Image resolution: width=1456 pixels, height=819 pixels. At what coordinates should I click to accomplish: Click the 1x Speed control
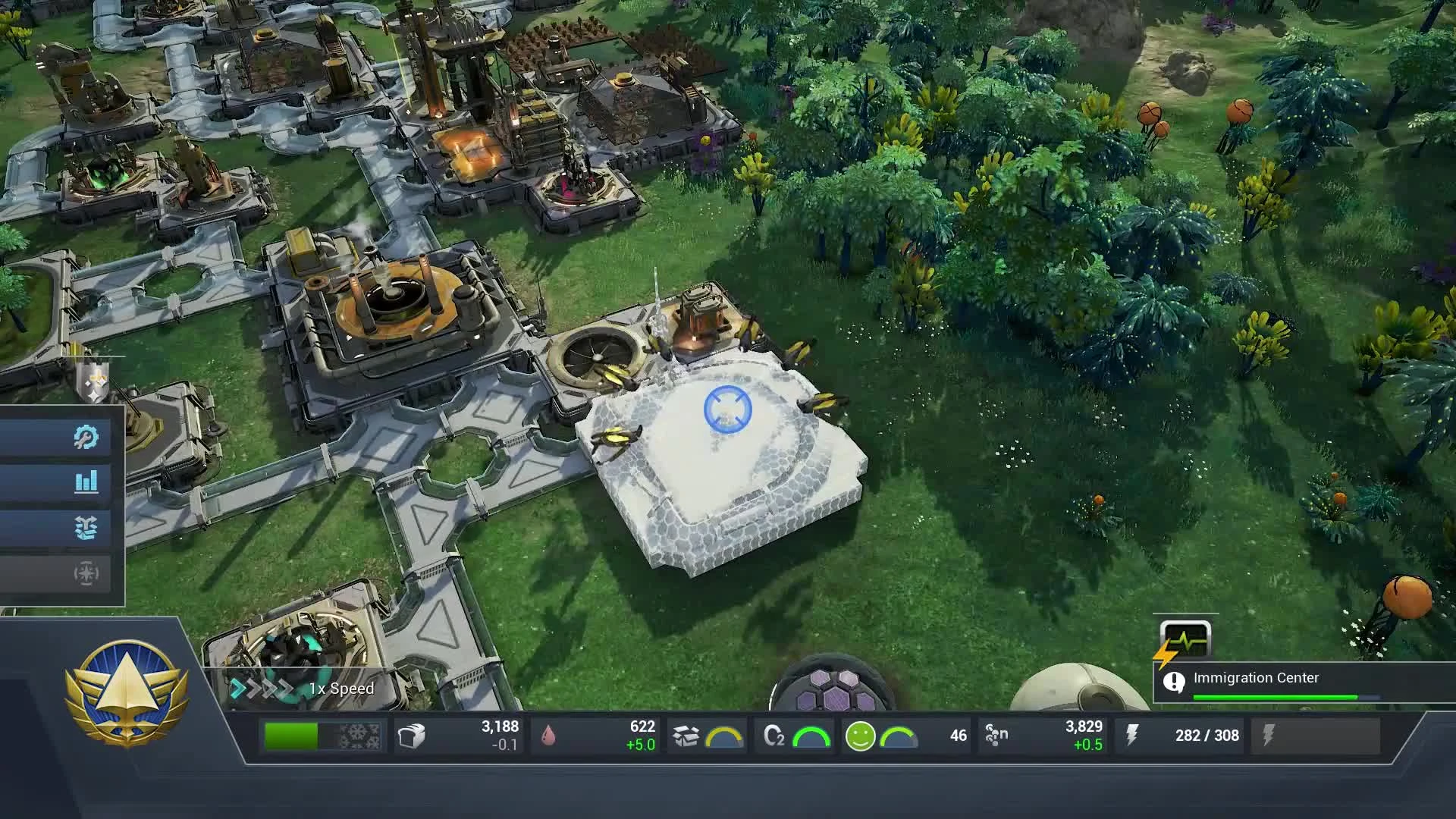point(340,688)
